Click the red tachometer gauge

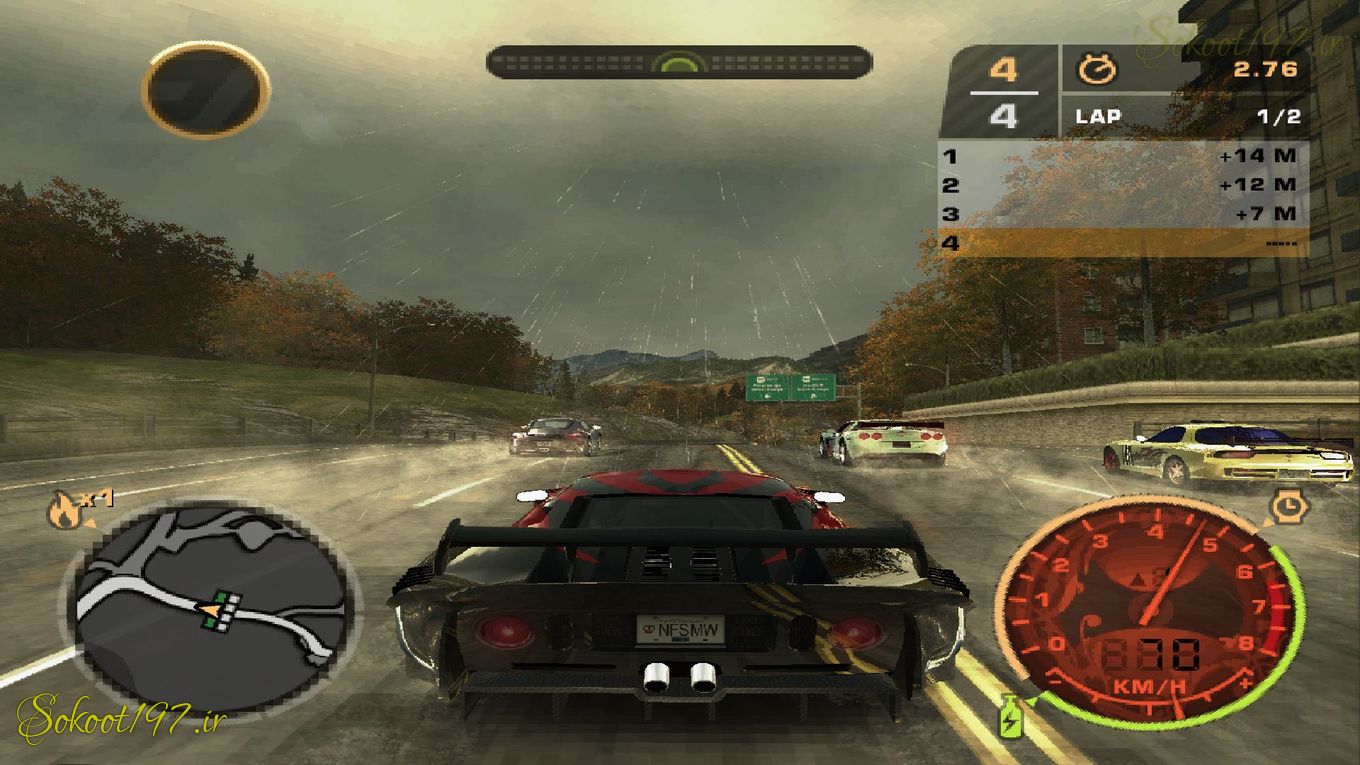(x=1150, y=606)
